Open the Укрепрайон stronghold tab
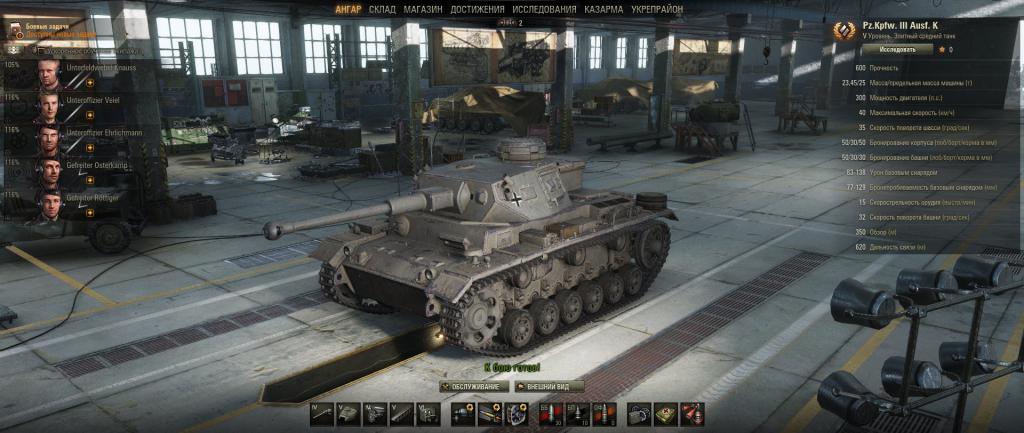 658,9
